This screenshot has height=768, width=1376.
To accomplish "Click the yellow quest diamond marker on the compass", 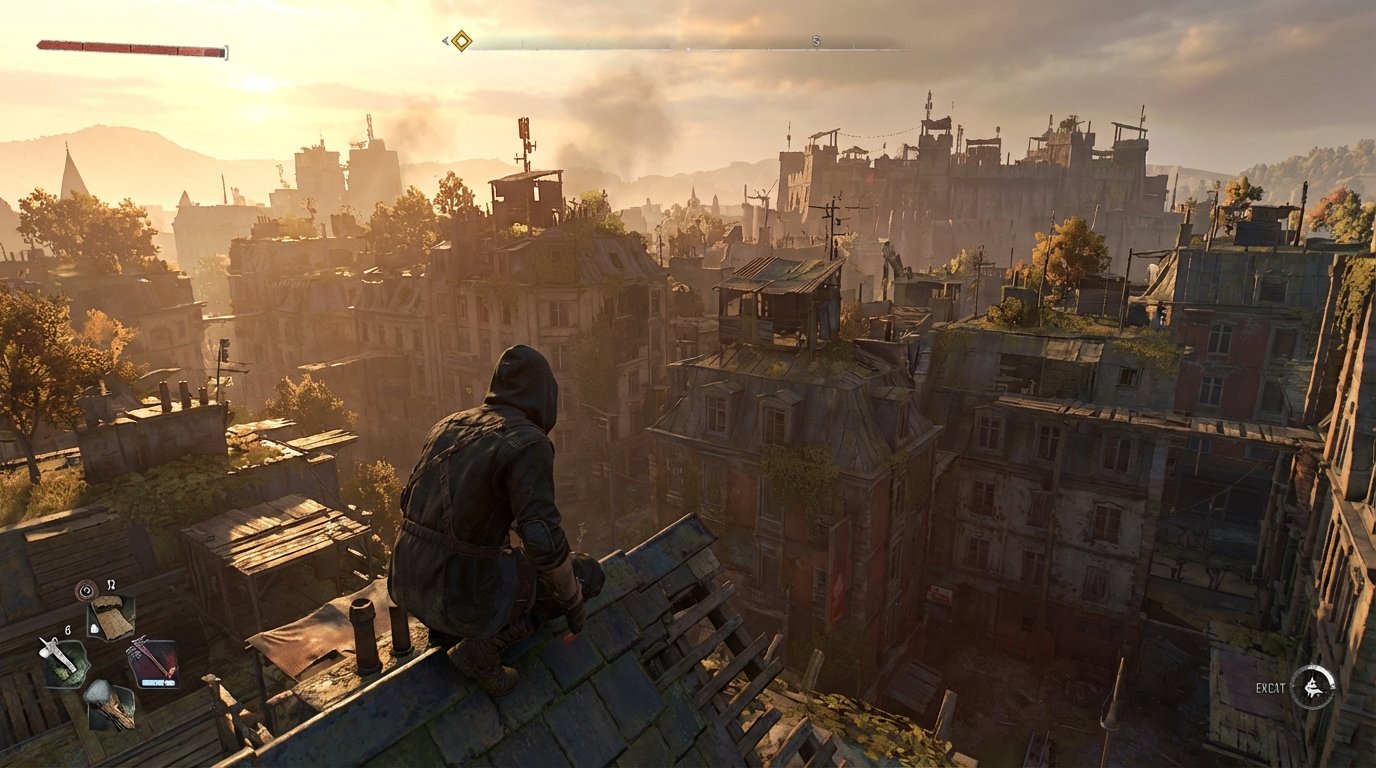I will [x=460, y=41].
